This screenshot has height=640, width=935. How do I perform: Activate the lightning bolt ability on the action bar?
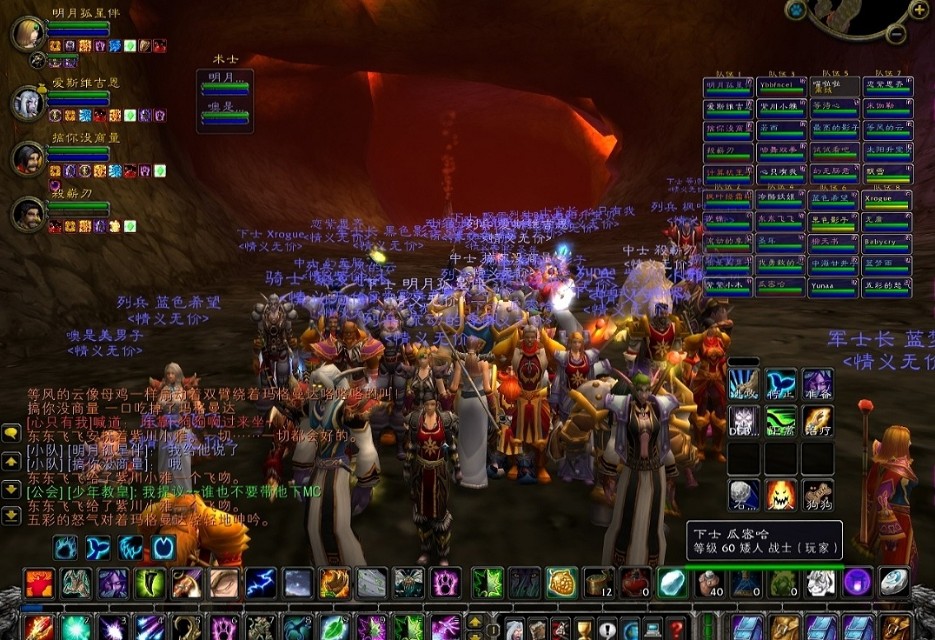coord(261,583)
